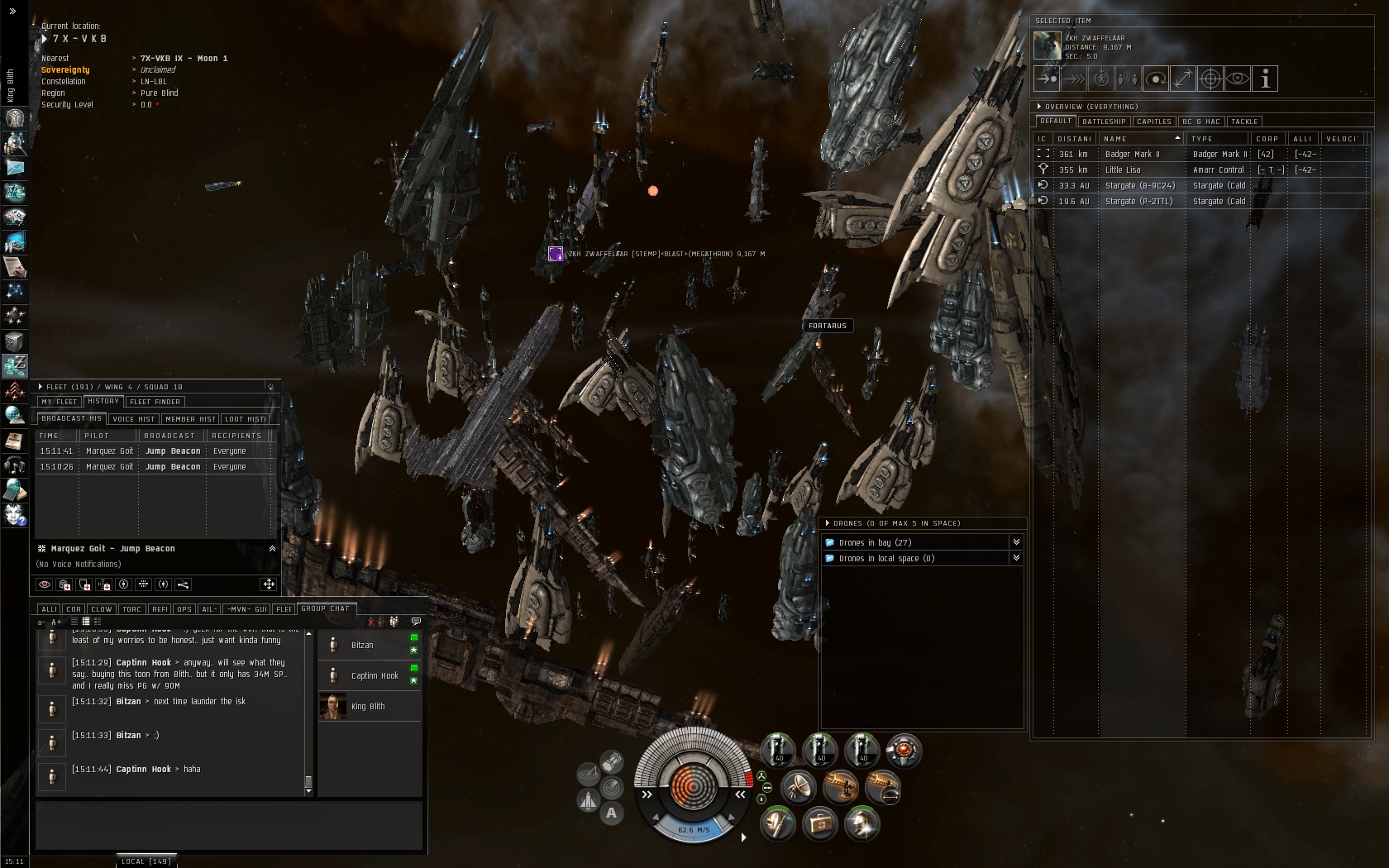
Task: Toggle the autopilot A button
Action: point(611,813)
